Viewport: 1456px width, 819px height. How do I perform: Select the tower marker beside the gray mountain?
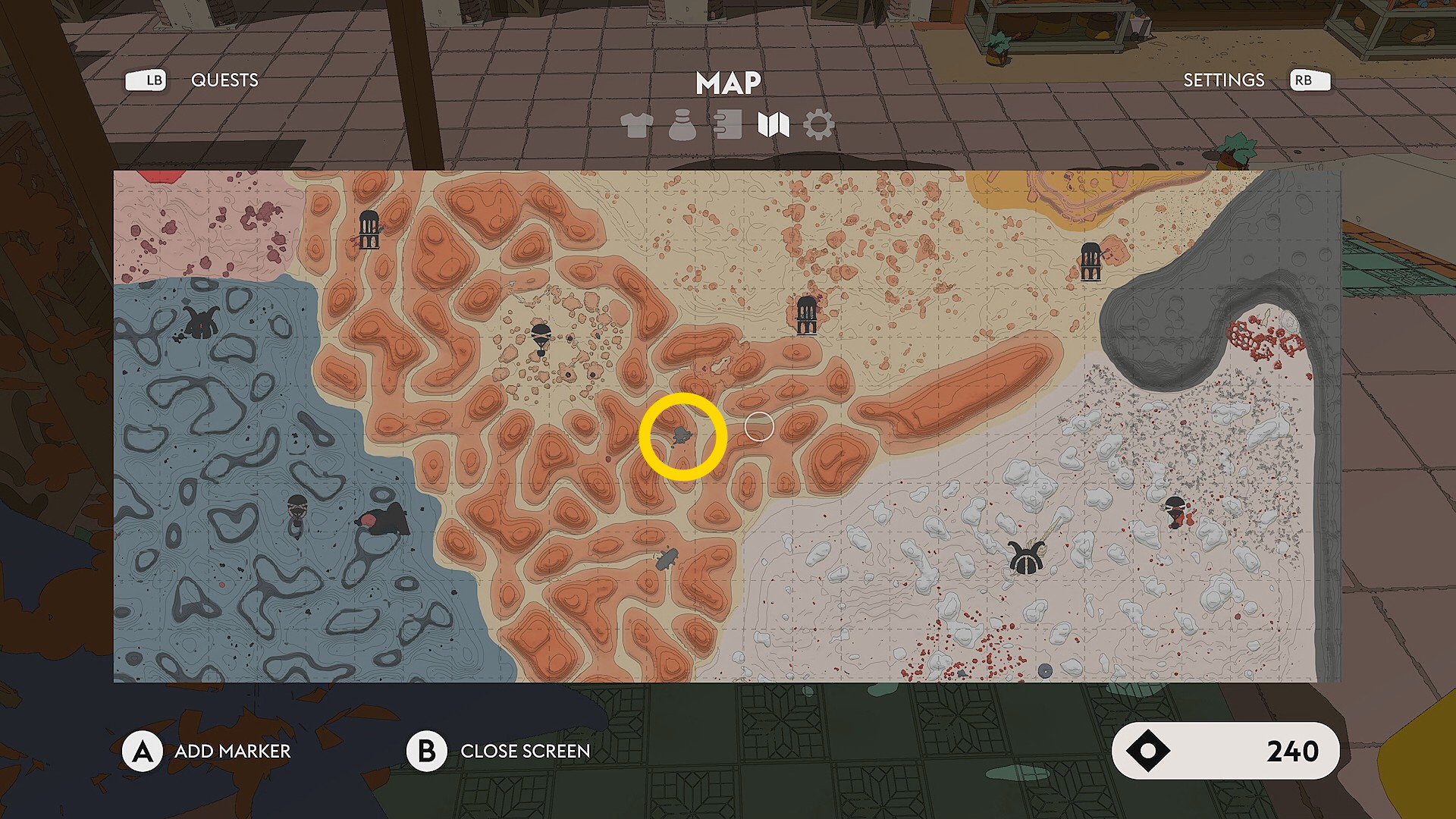click(1090, 262)
